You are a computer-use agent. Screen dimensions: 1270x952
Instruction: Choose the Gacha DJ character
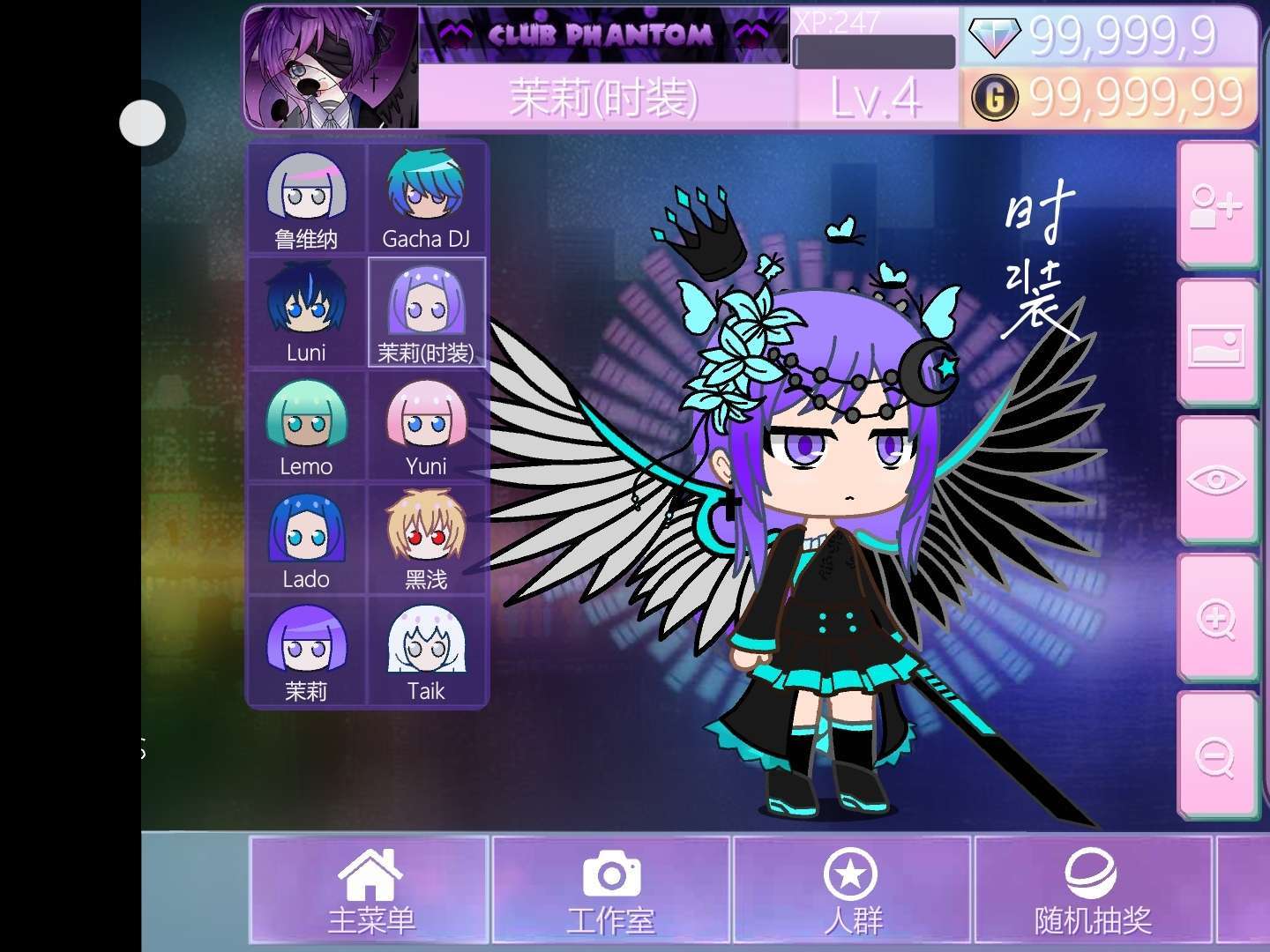click(426, 200)
